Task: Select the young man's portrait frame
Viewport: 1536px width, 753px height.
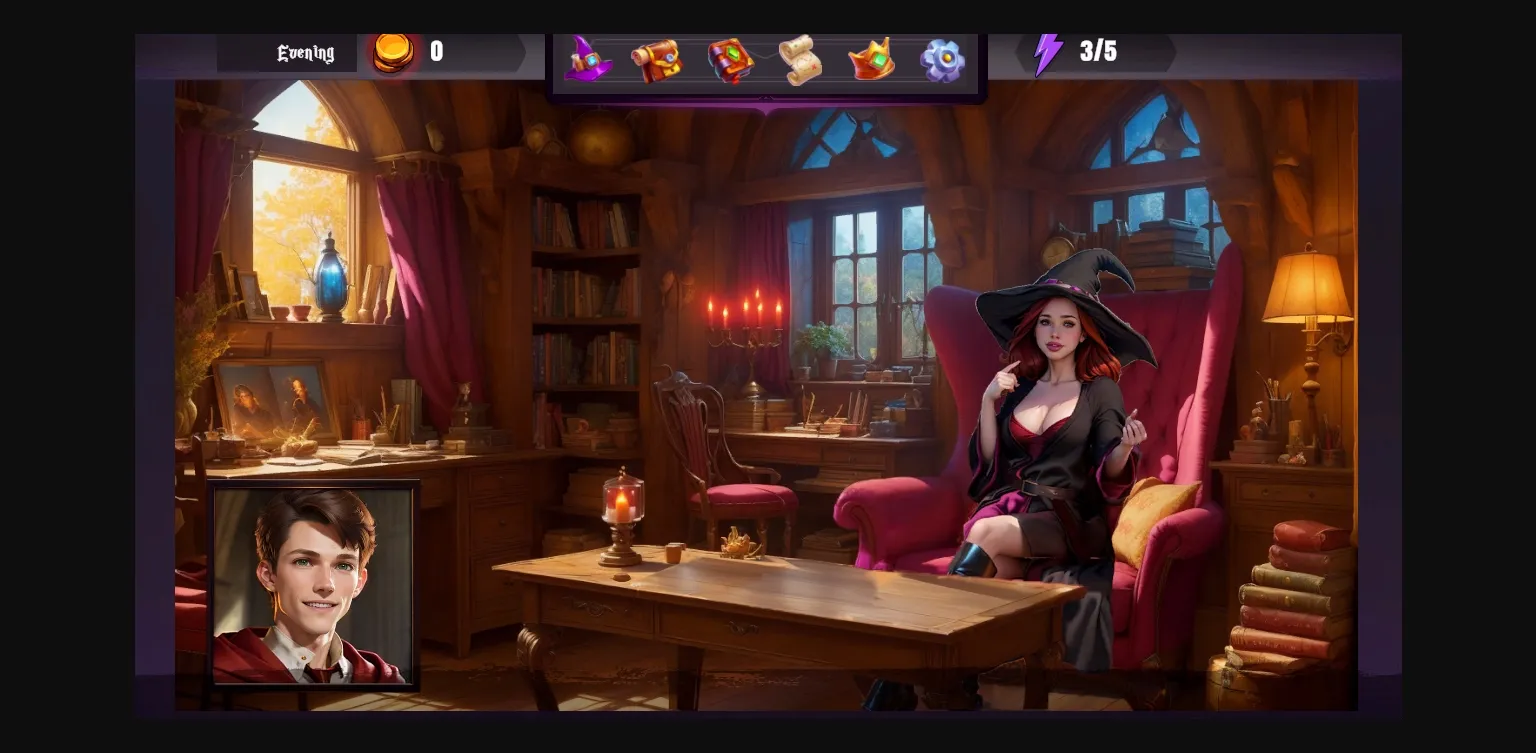Action: [314, 586]
